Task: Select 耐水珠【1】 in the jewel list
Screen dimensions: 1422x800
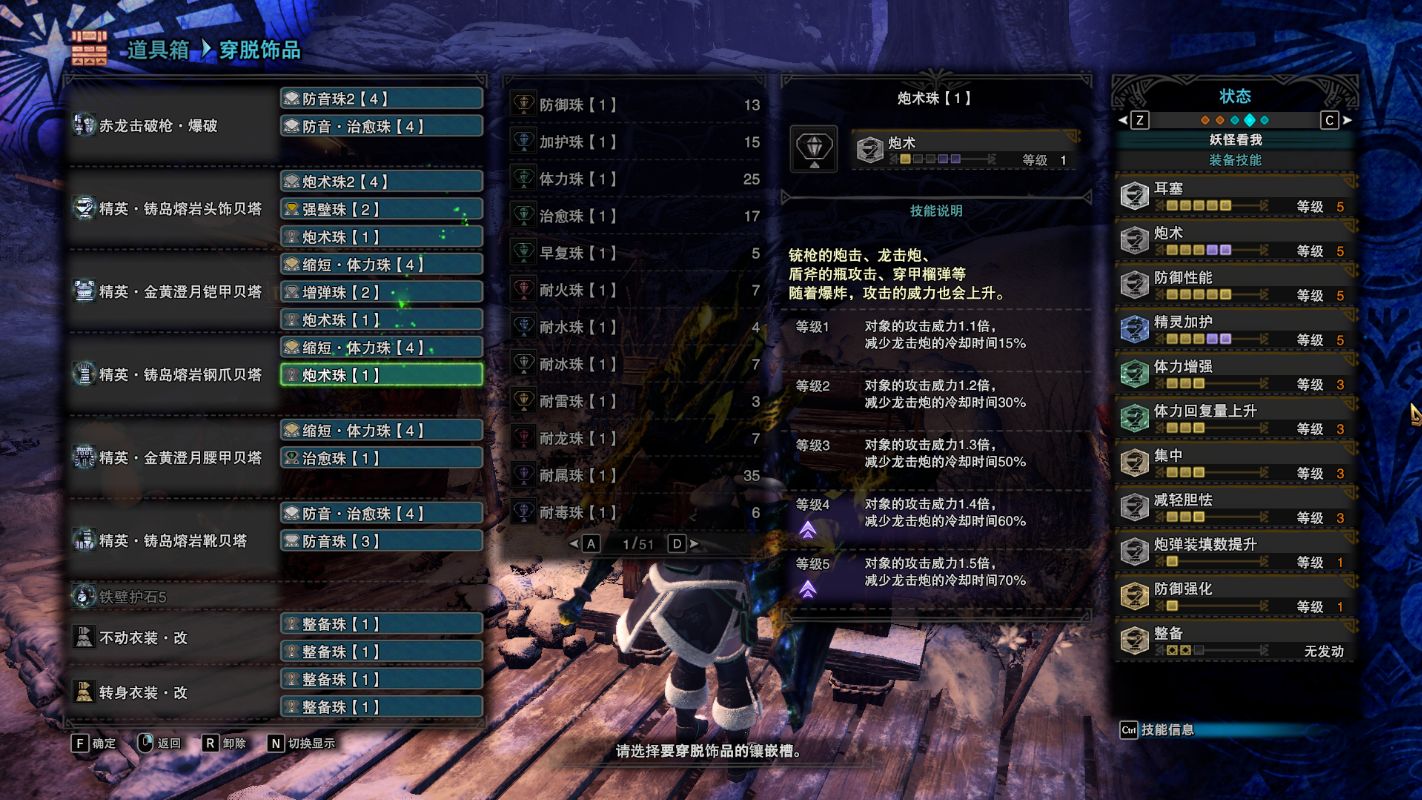Action: (x=636, y=327)
